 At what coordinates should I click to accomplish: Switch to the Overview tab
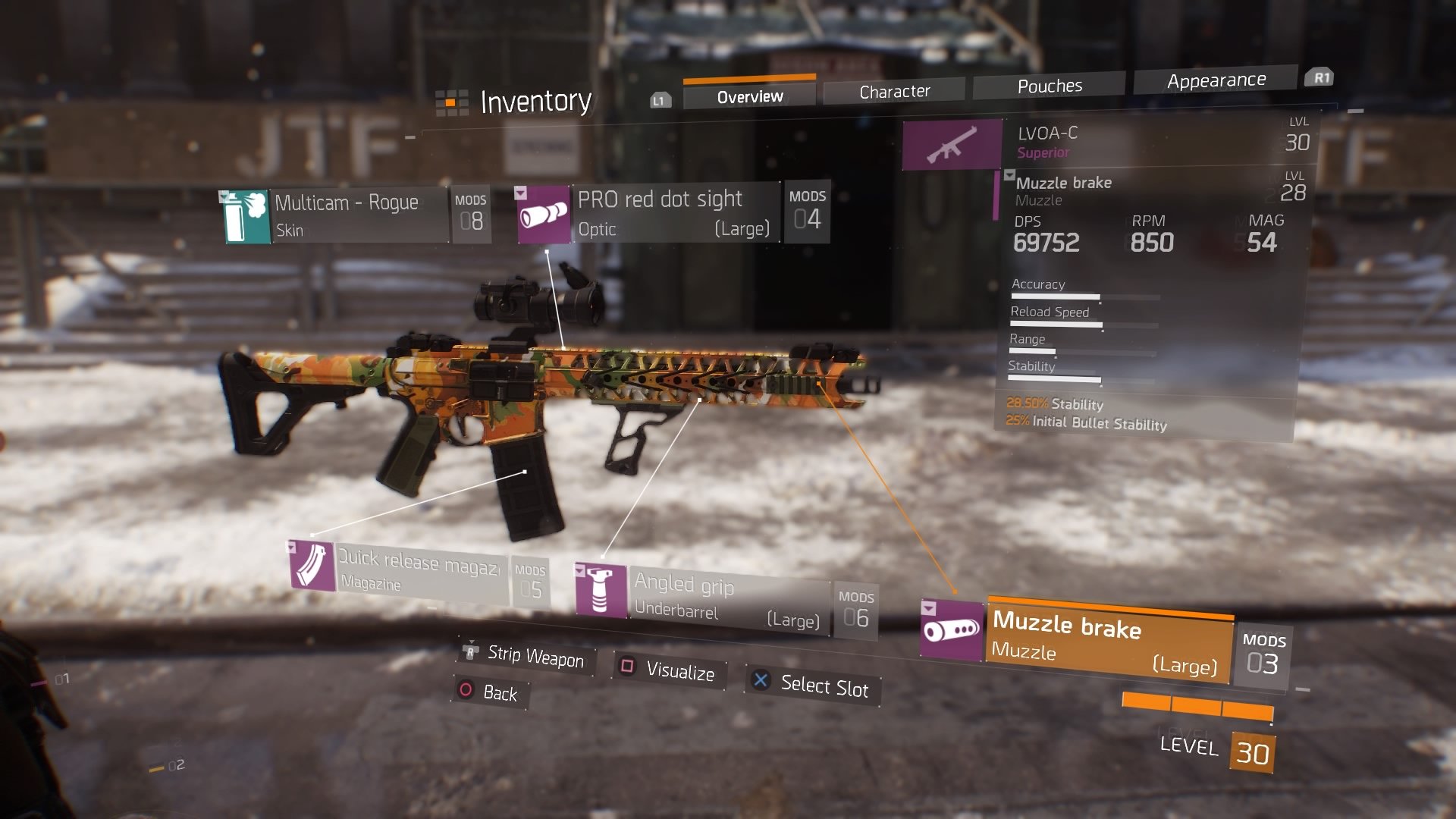(749, 97)
